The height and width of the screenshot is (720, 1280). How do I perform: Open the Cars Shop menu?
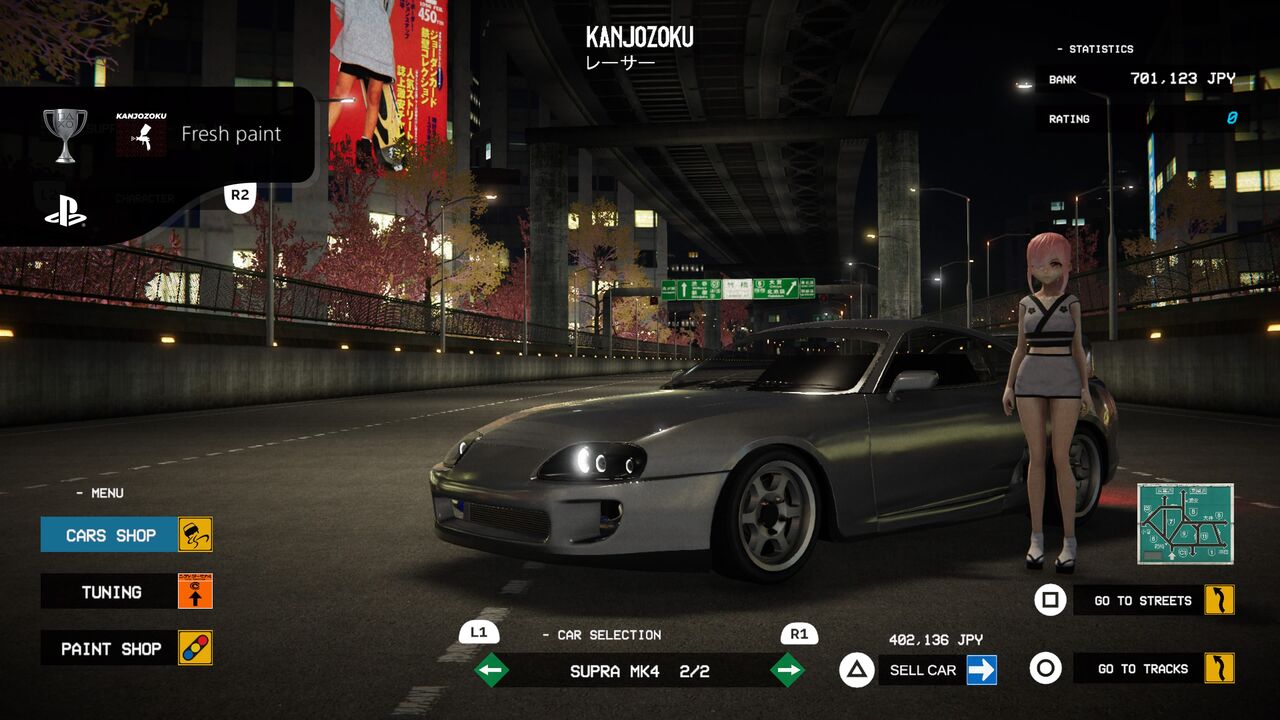coord(111,535)
